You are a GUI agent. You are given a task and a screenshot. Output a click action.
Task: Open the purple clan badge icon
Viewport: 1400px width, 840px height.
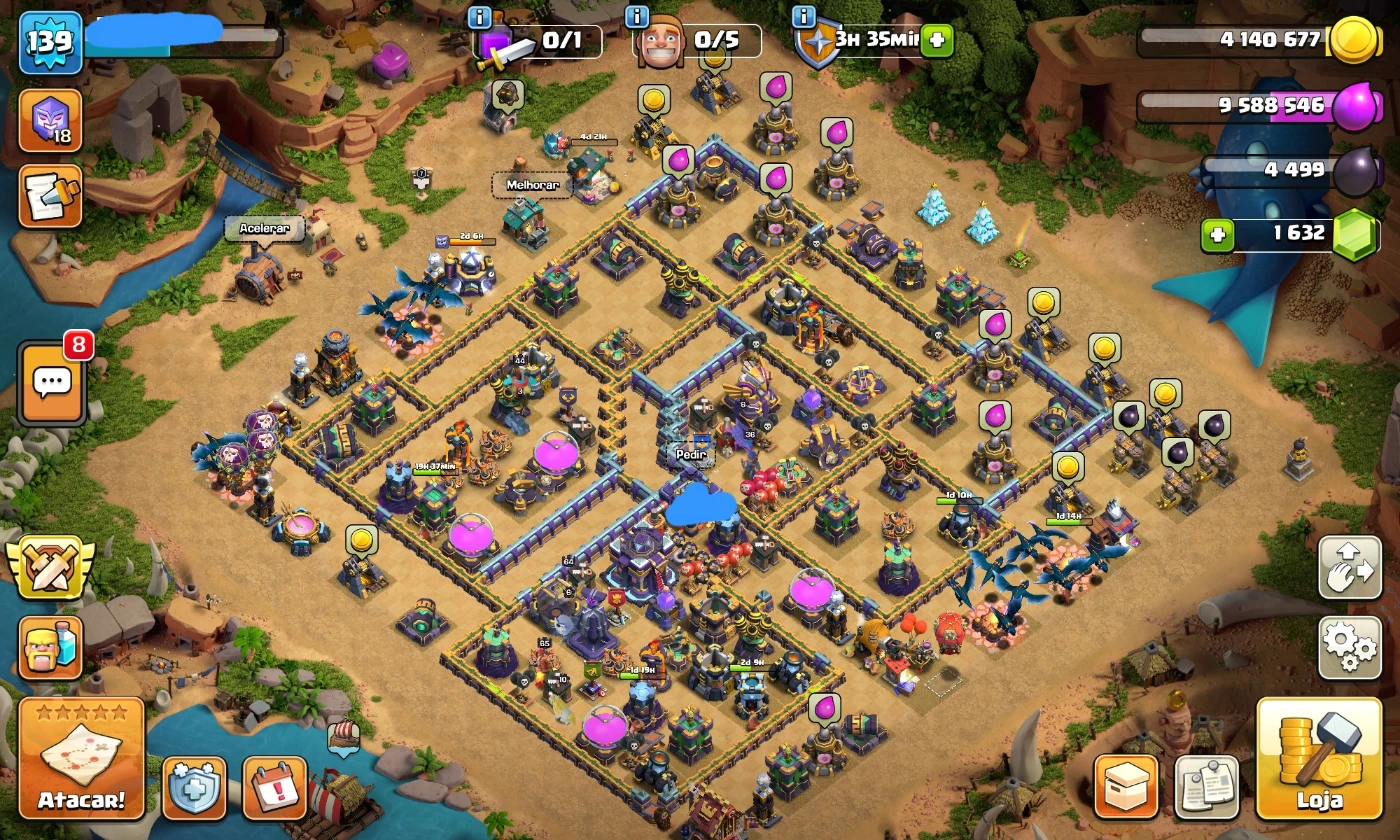pos(50,120)
